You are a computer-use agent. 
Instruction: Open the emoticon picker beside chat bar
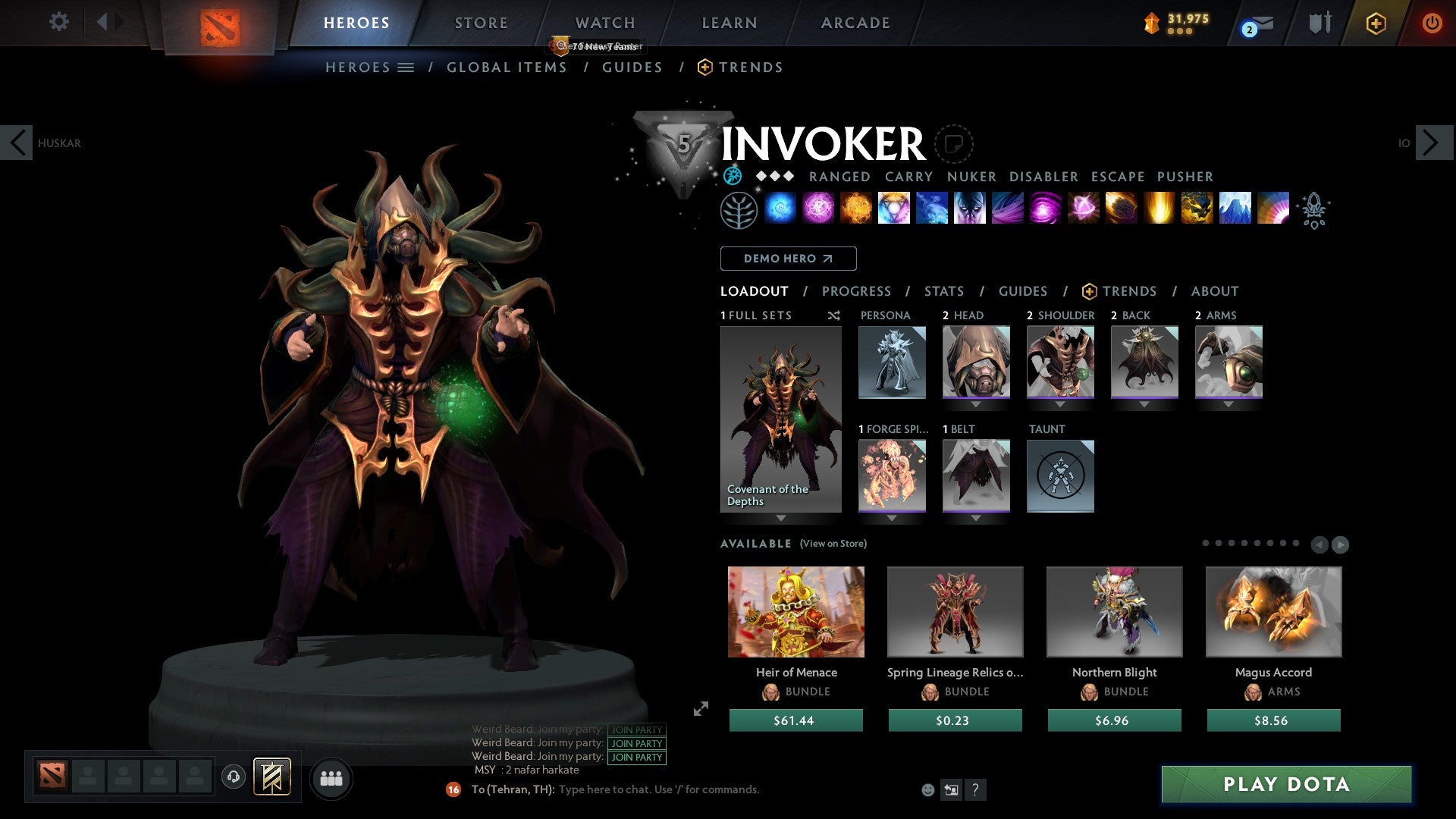click(927, 789)
